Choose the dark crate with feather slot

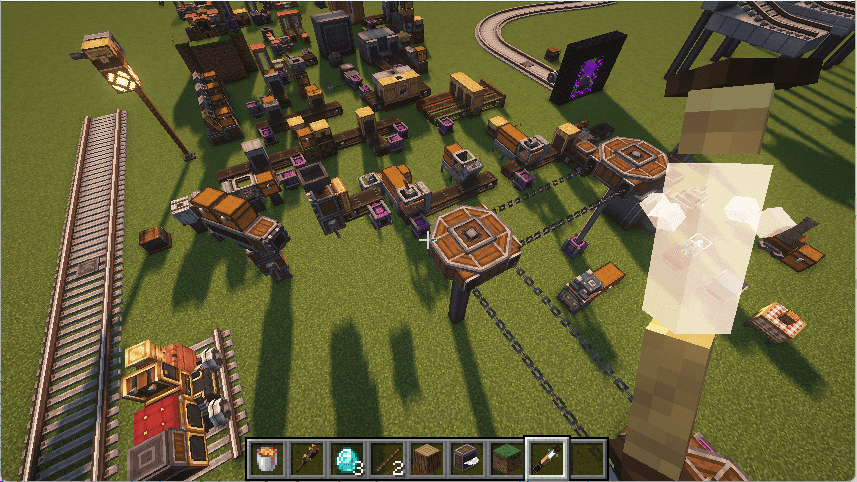(x=467, y=459)
